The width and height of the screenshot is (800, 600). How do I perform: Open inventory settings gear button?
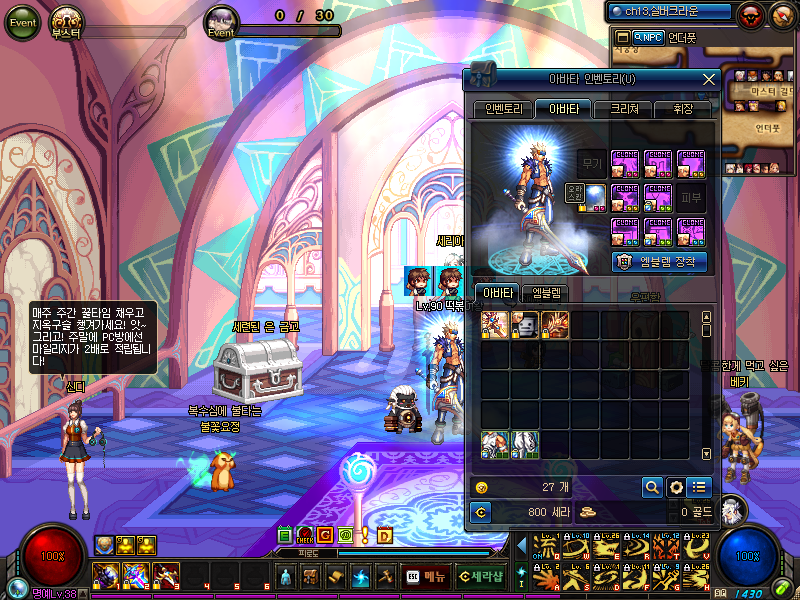(x=676, y=487)
